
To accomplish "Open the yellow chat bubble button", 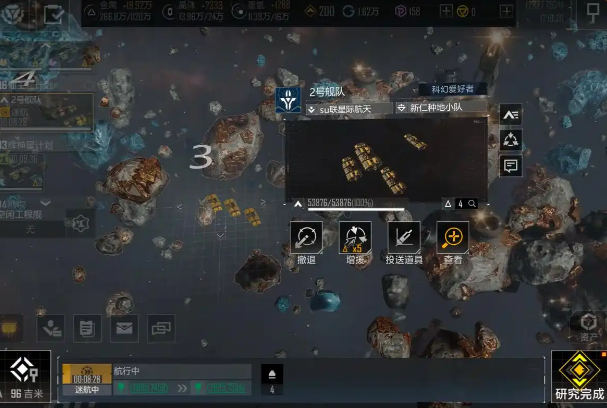I will click(12, 326).
